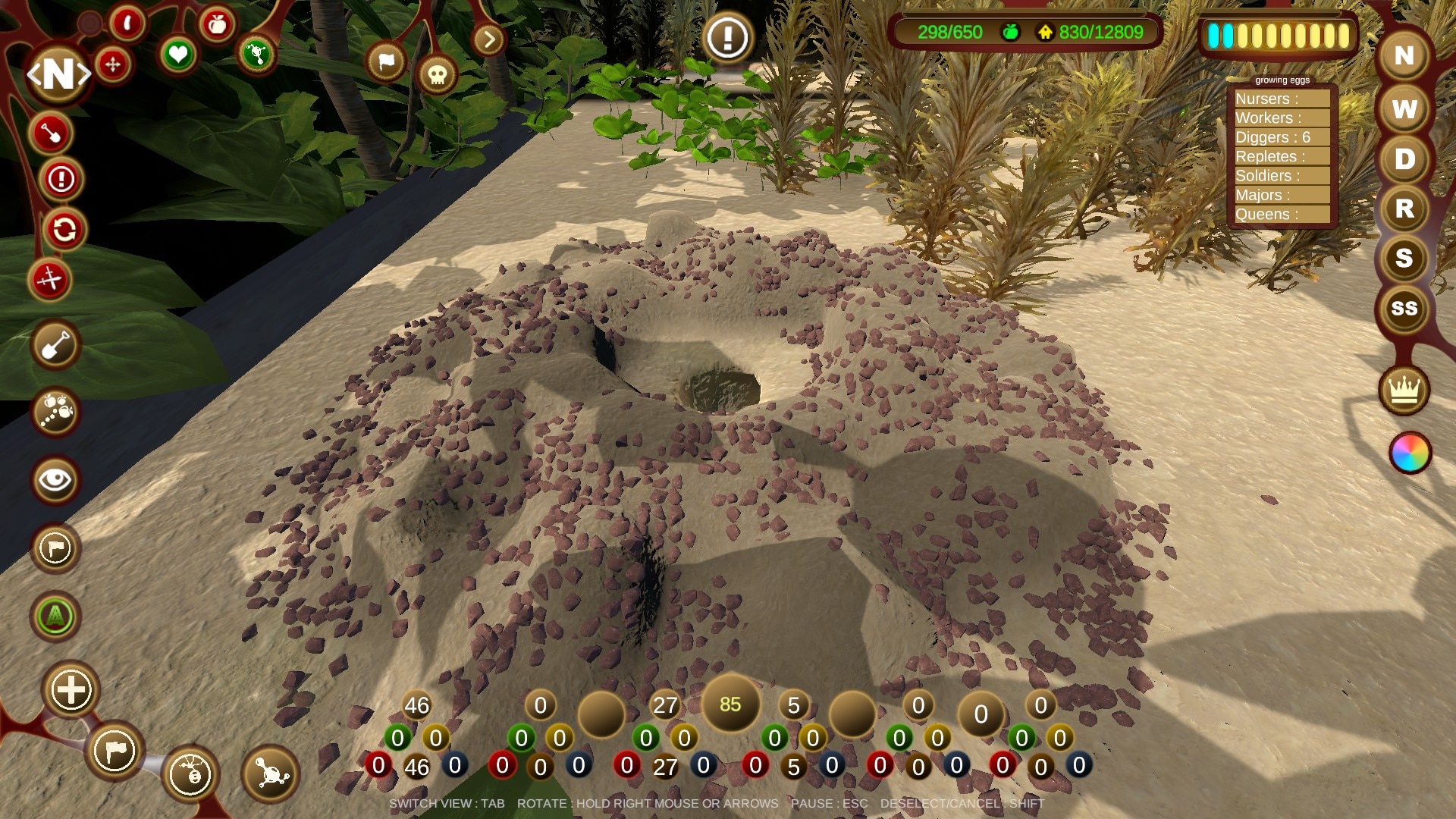Screen dimensions: 1456x819
Task: Pick the Repletes caste button R
Action: [x=1404, y=209]
